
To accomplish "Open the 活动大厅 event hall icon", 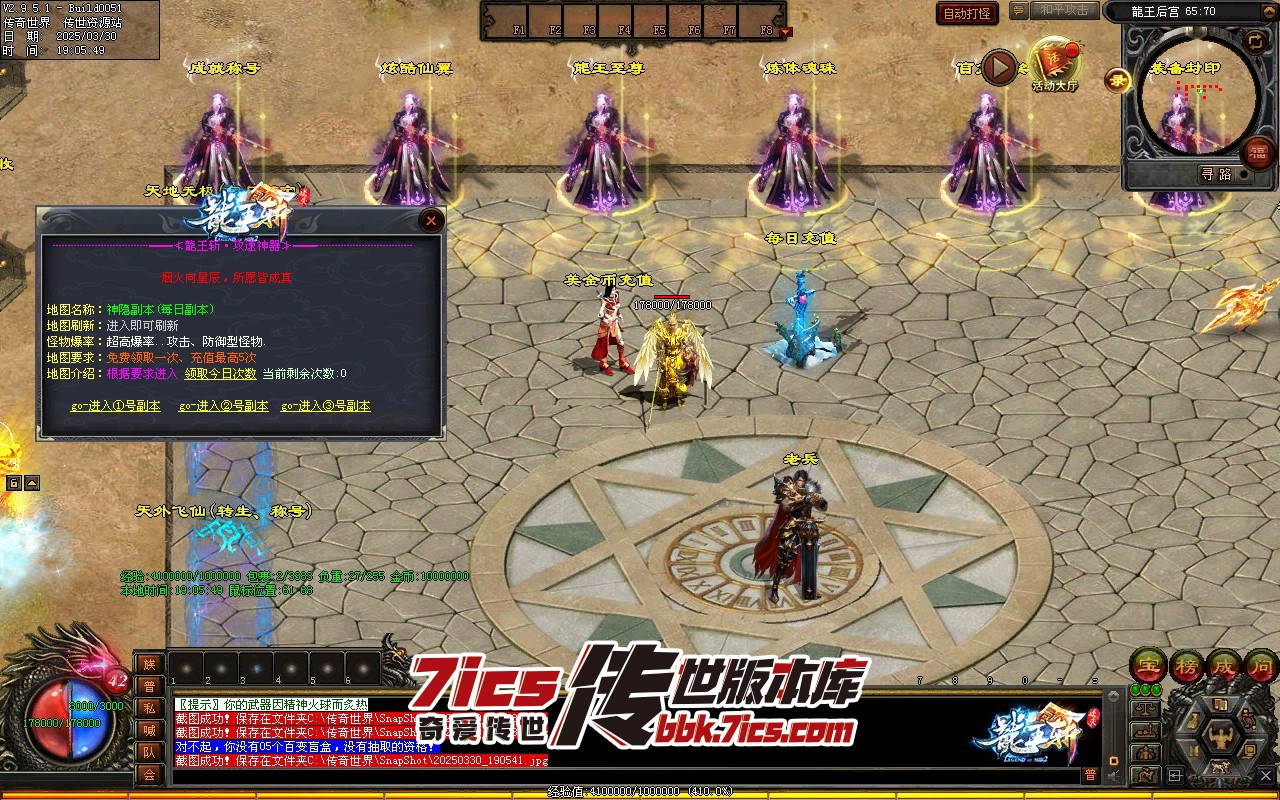I will pyautogui.click(x=1054, y=65).
